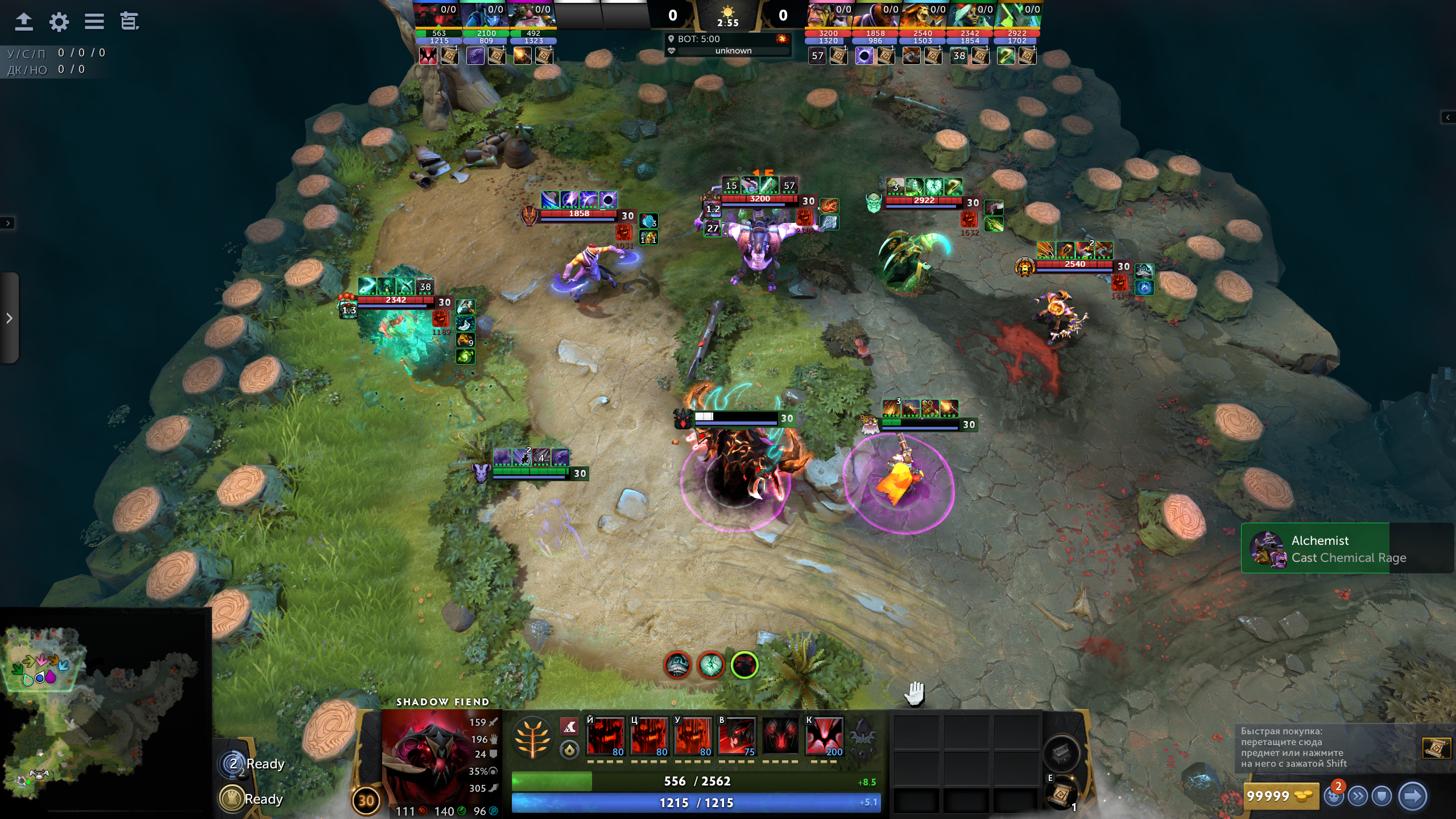Open the three-line hamburger menu
The width and height of the screenshot is (1456, 819).
click(x=94, y=22)
